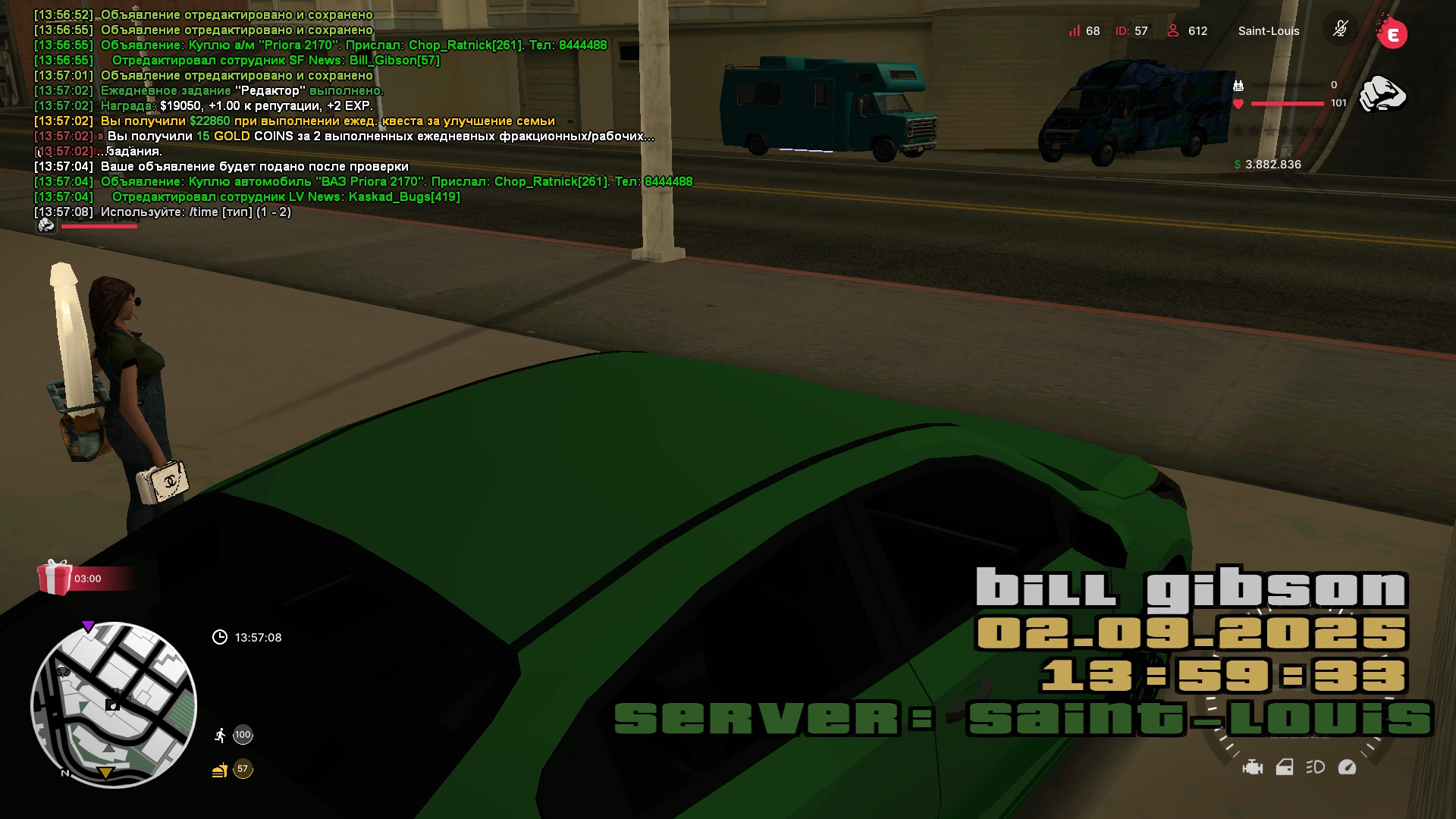Click the speed limiter gauge icon
This screenshot has width=1456, height=819.
tap(1347, 767)
